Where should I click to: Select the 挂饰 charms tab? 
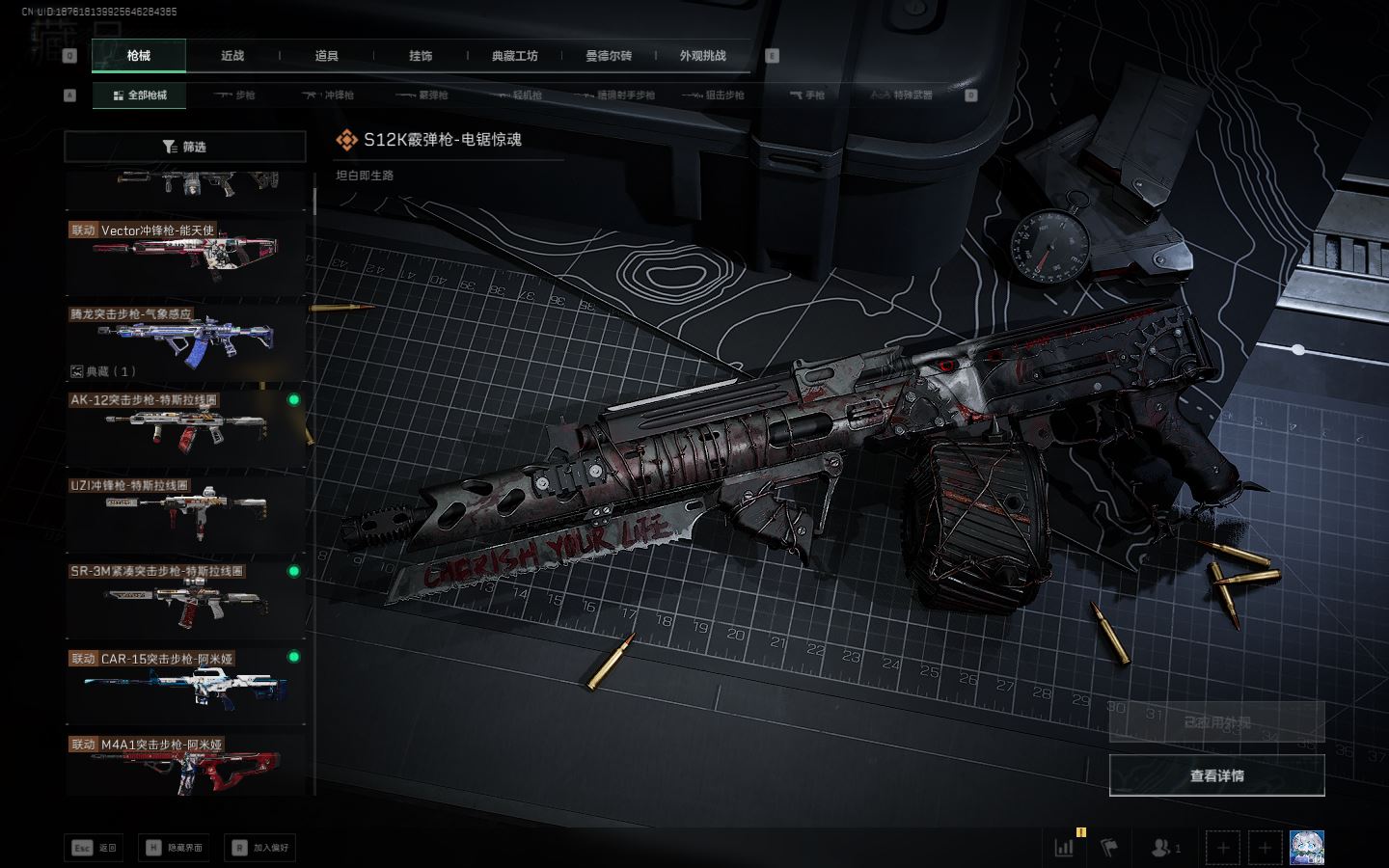tap(421, 56)
